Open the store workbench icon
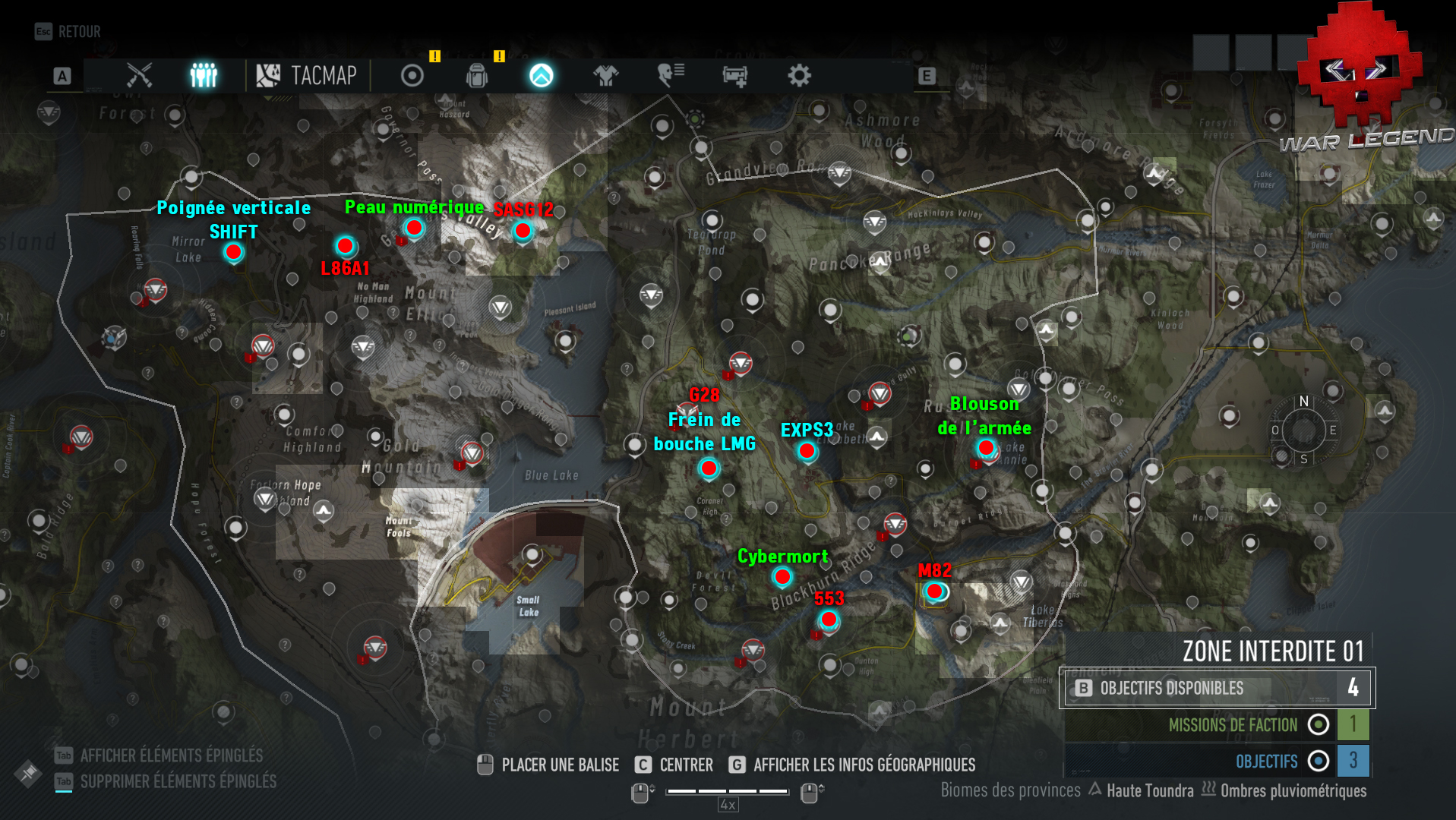This screenshot has height=820, width=1456. coord(734,75)
